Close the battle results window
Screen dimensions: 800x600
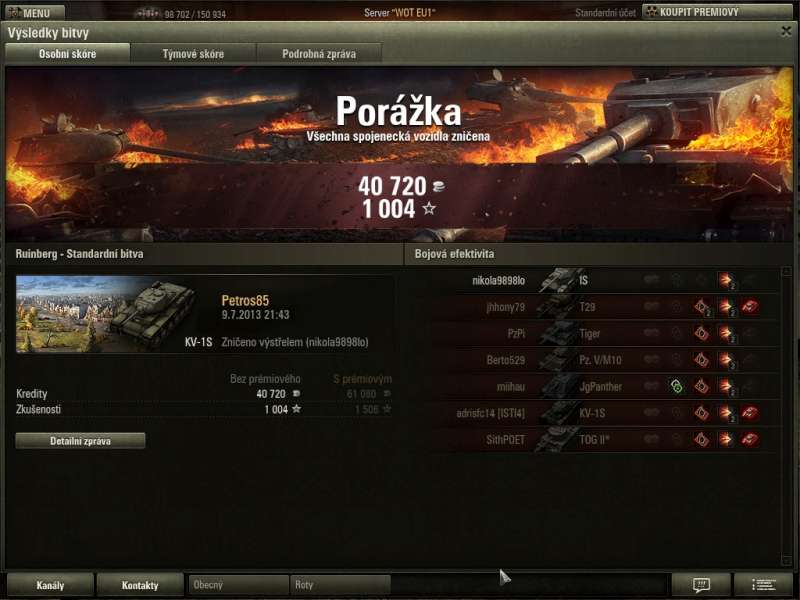click(x=786, y=31)
